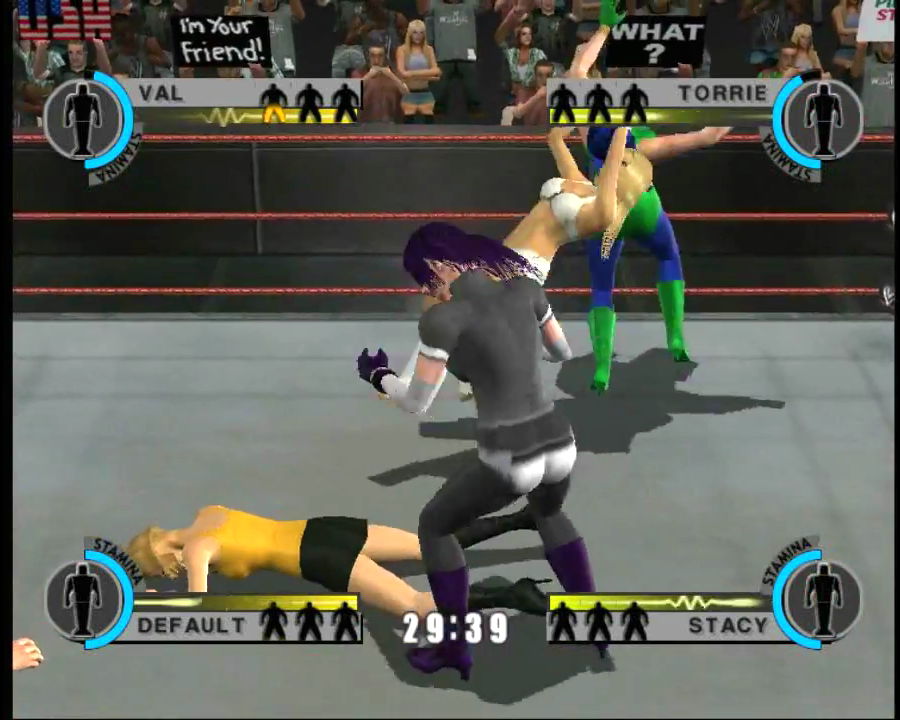
Task: Click Default's stamina silhouette icon
Action: (x=82, y=598)
